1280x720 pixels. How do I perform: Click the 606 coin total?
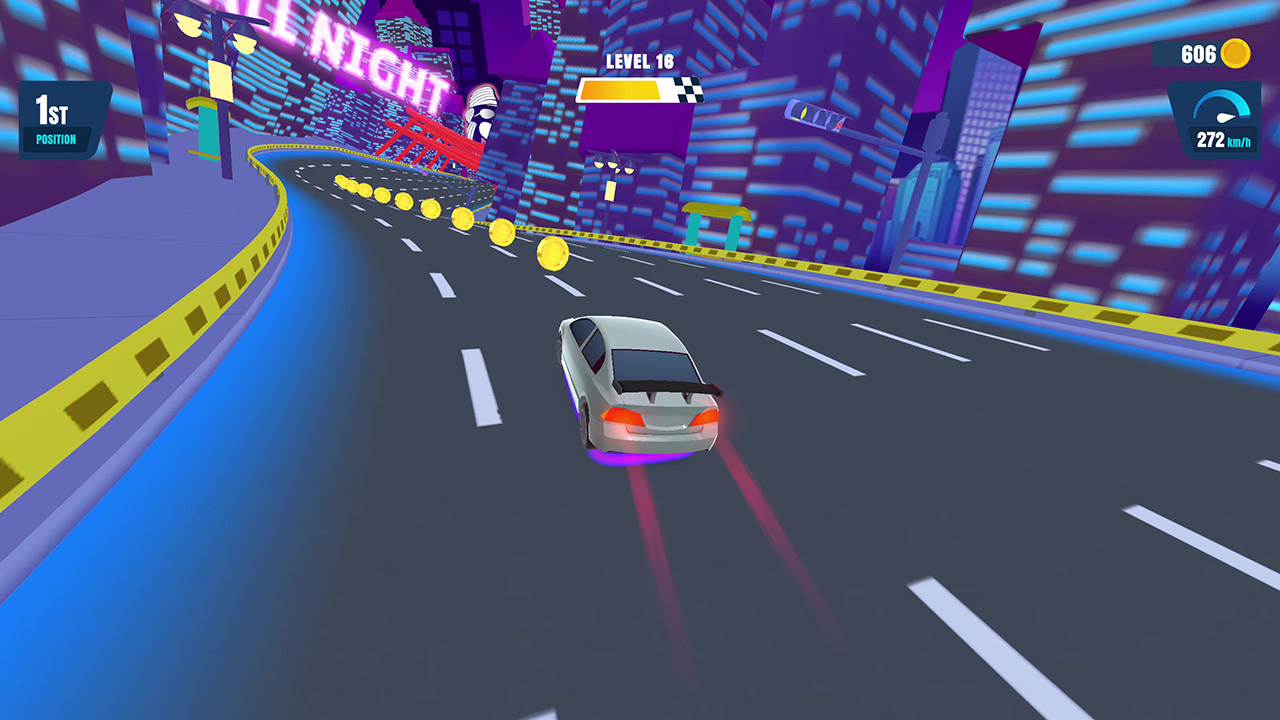click(1202, 54)
